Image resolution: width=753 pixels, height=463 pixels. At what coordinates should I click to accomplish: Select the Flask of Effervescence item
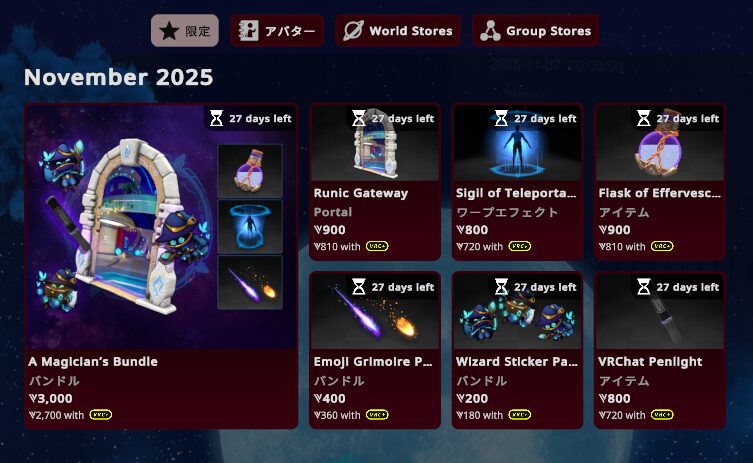coord(659,181)
